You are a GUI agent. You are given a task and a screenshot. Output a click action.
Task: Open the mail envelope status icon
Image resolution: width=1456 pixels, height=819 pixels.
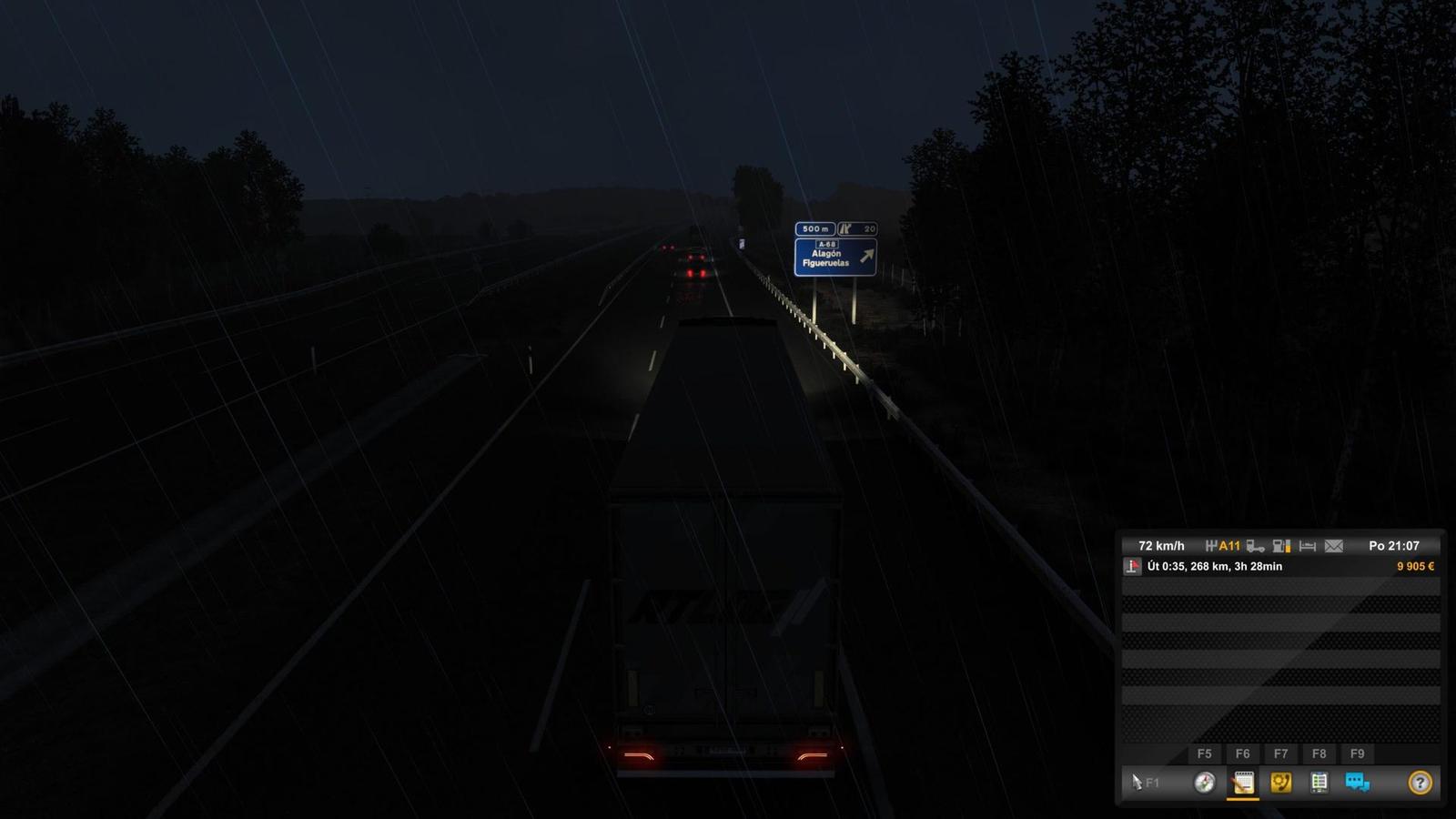point(1333,546)
